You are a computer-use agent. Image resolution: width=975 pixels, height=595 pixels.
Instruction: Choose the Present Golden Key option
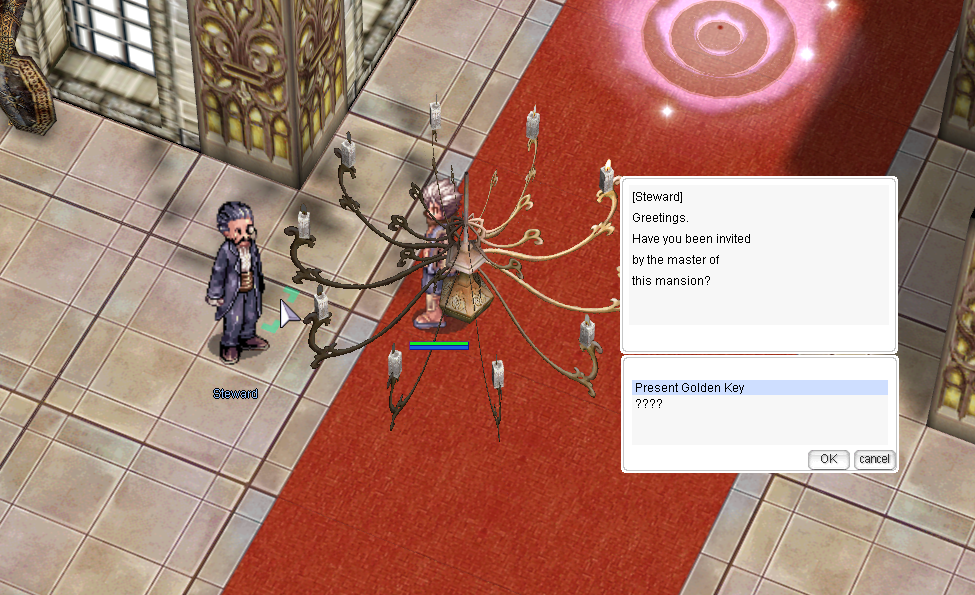point(690,388)
